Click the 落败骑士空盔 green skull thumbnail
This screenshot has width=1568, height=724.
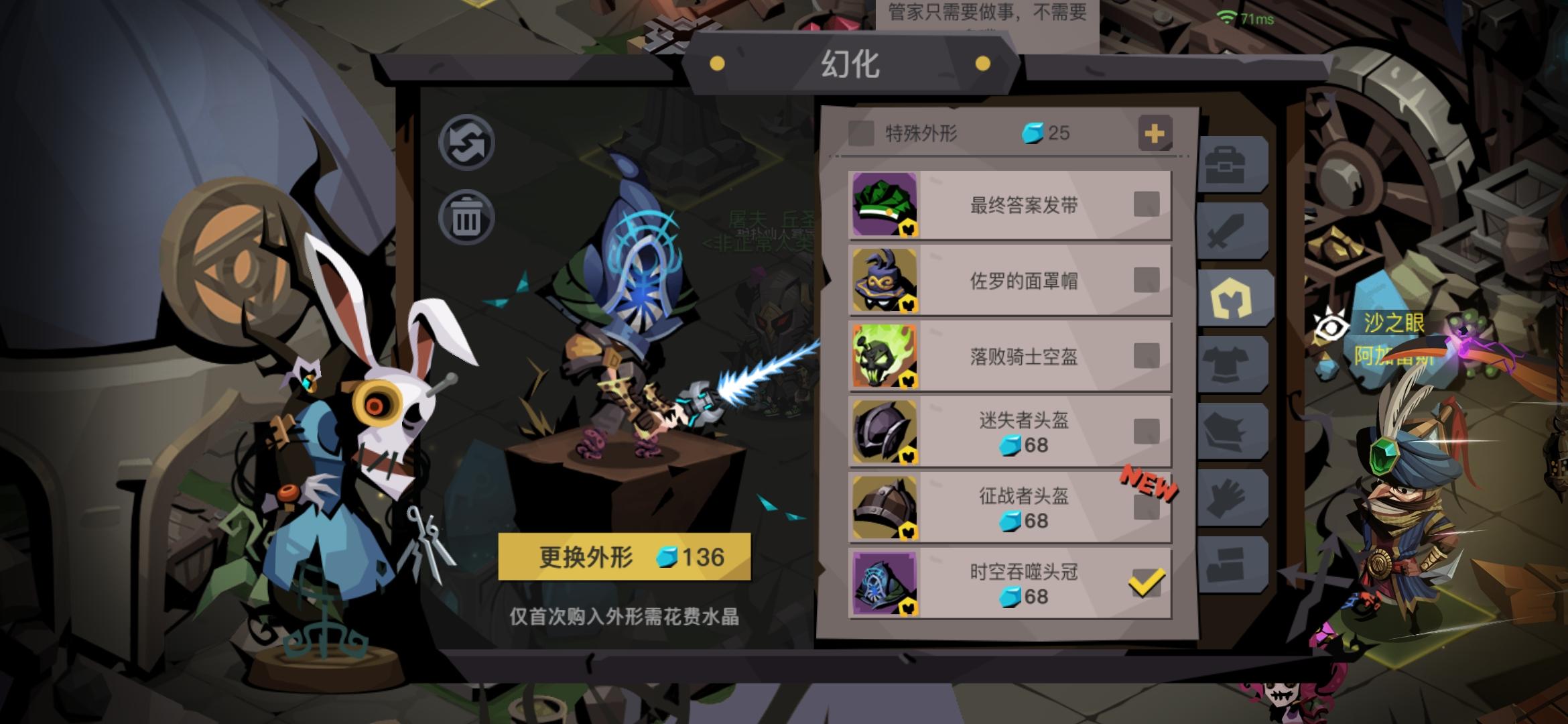[x=886, y=356]
